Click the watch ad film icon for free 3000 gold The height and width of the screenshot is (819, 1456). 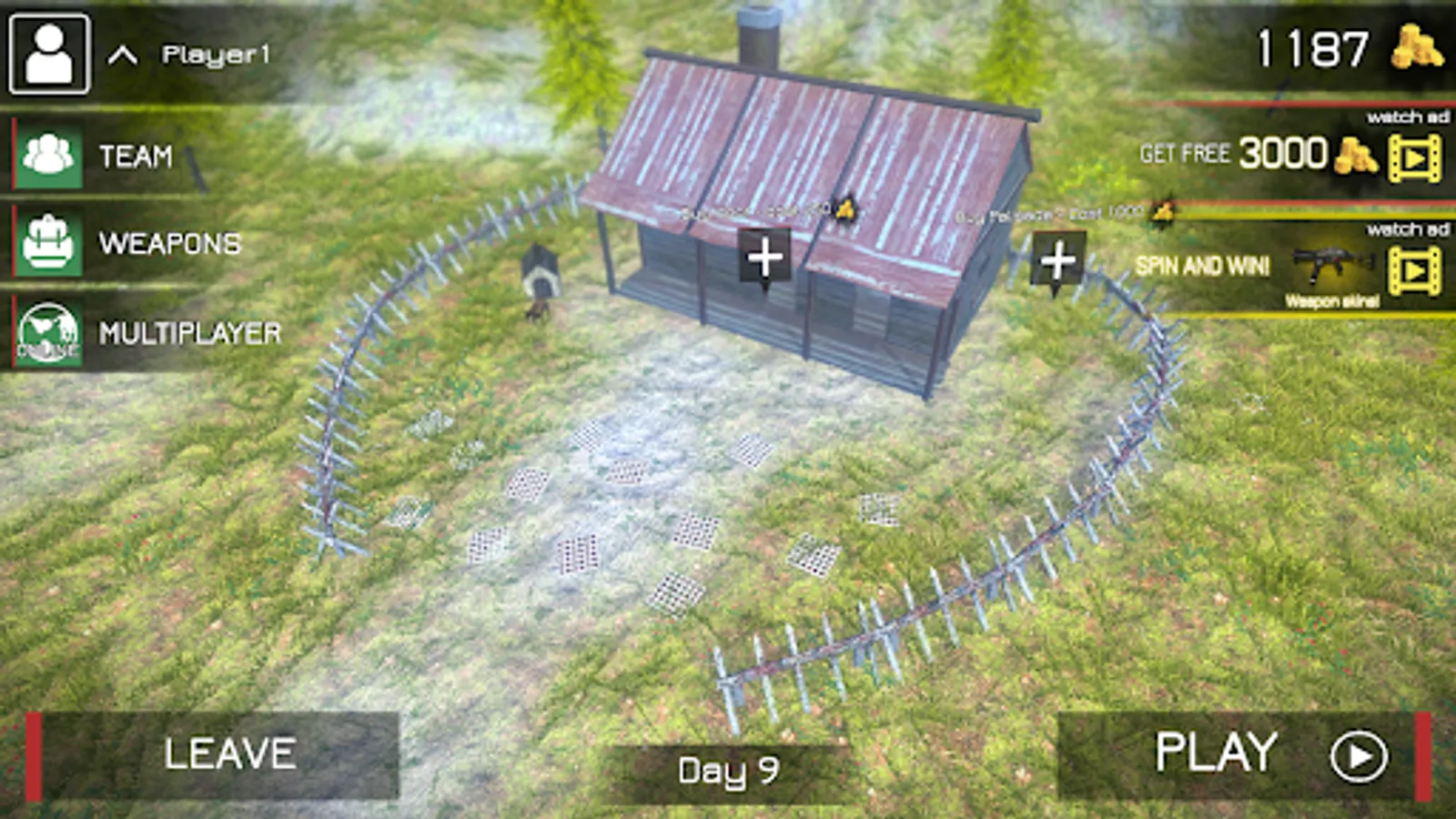tap(1412, 157)
